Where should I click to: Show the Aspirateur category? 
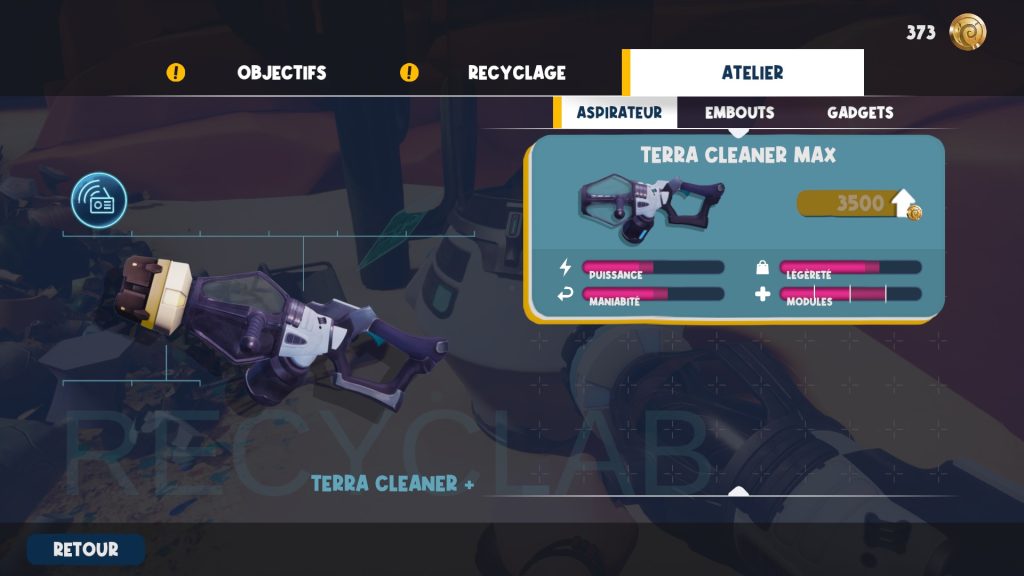[619, 113]
